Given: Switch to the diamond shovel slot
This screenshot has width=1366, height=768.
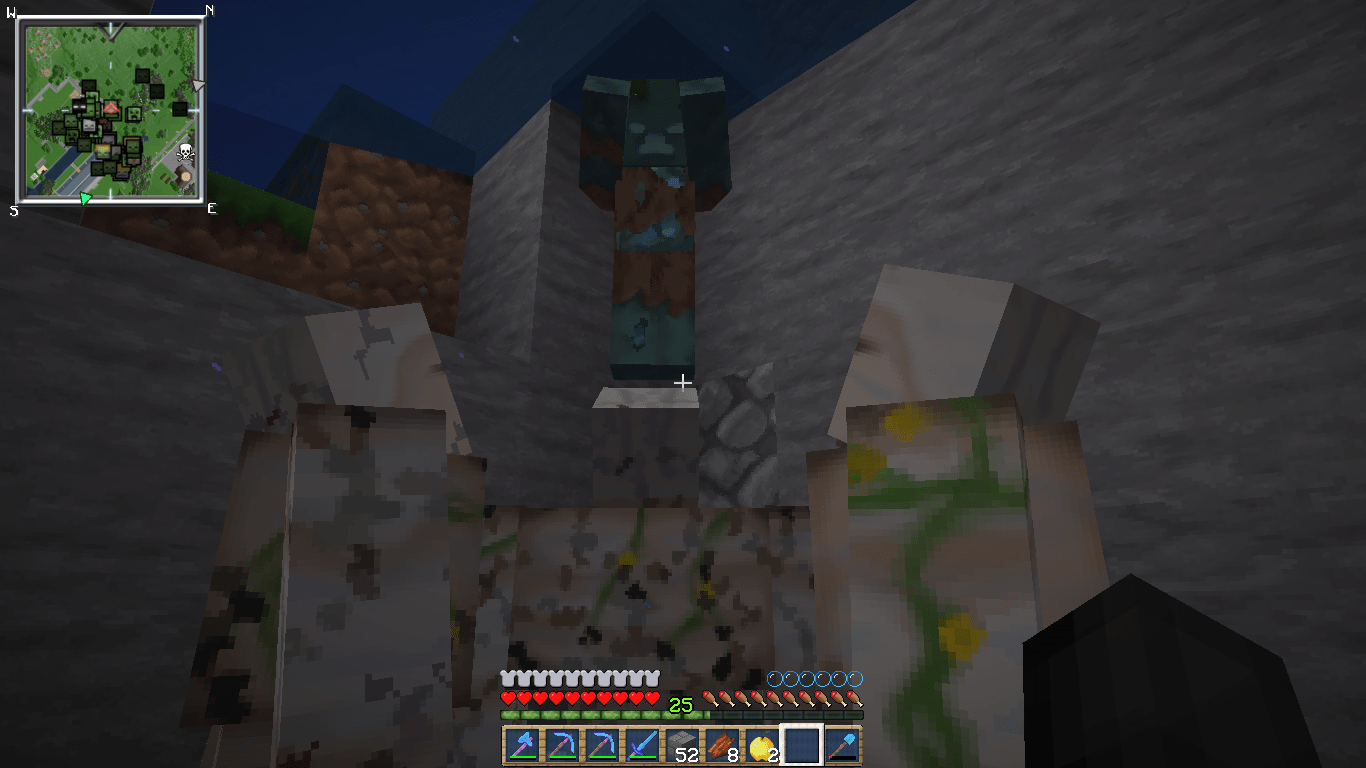Looking at the screenshot, I should click(x=842, y=745).
